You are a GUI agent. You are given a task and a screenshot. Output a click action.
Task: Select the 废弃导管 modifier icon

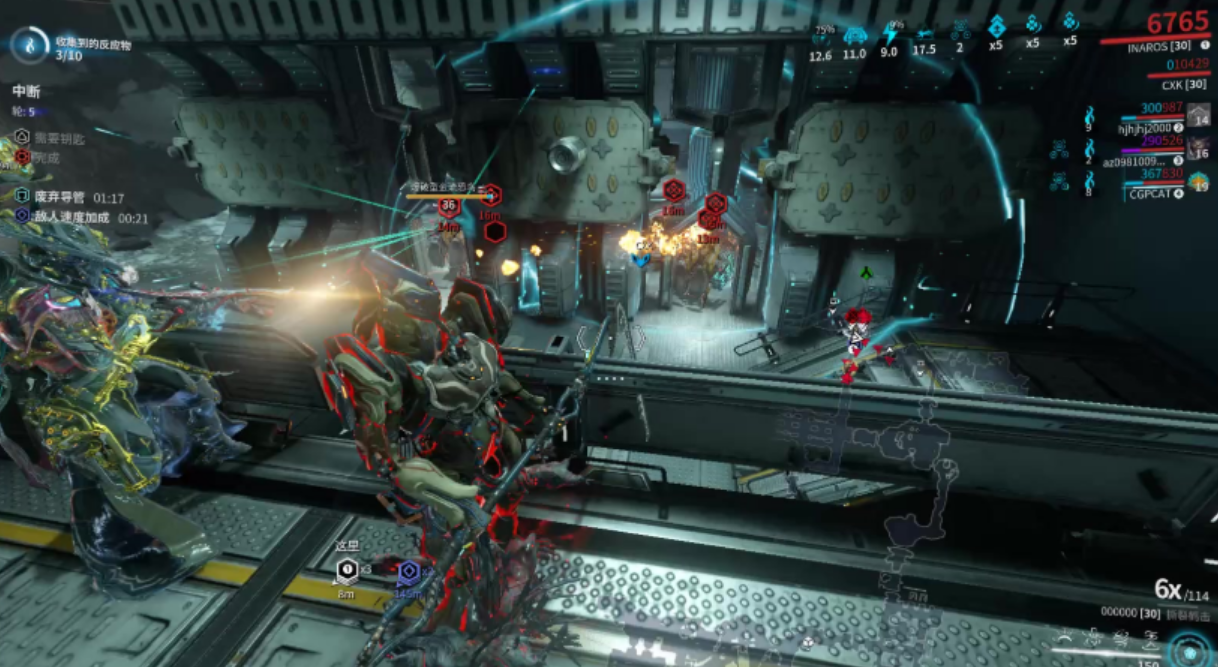23,198
